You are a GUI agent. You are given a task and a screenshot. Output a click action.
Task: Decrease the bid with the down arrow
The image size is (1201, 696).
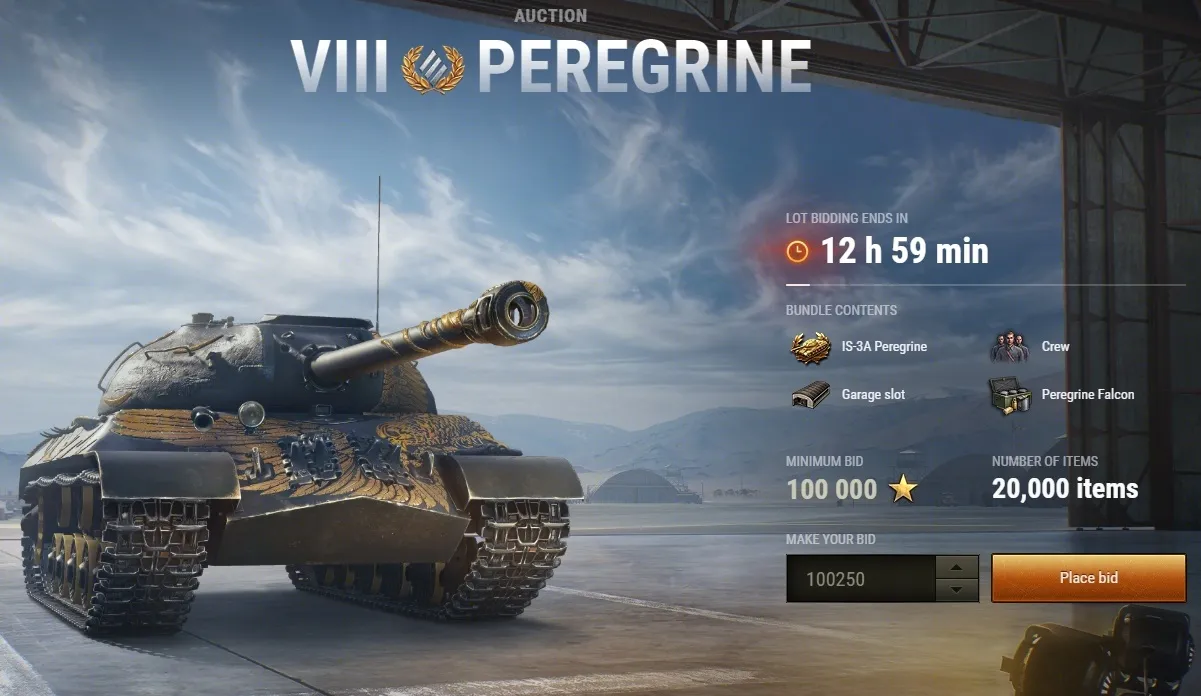pyautogui.click(x=957, y=590)
